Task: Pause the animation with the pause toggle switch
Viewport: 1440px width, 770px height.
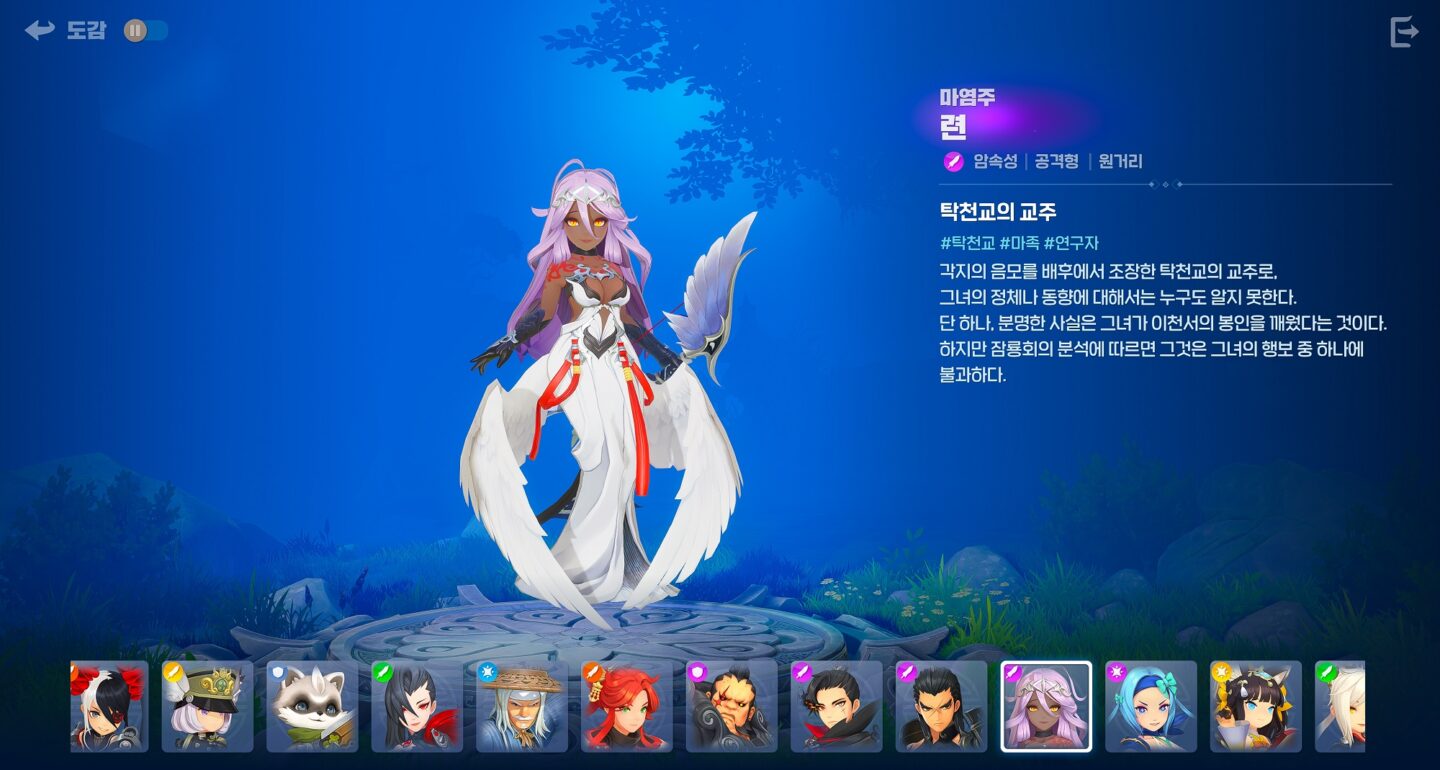Action: [134, 31]
